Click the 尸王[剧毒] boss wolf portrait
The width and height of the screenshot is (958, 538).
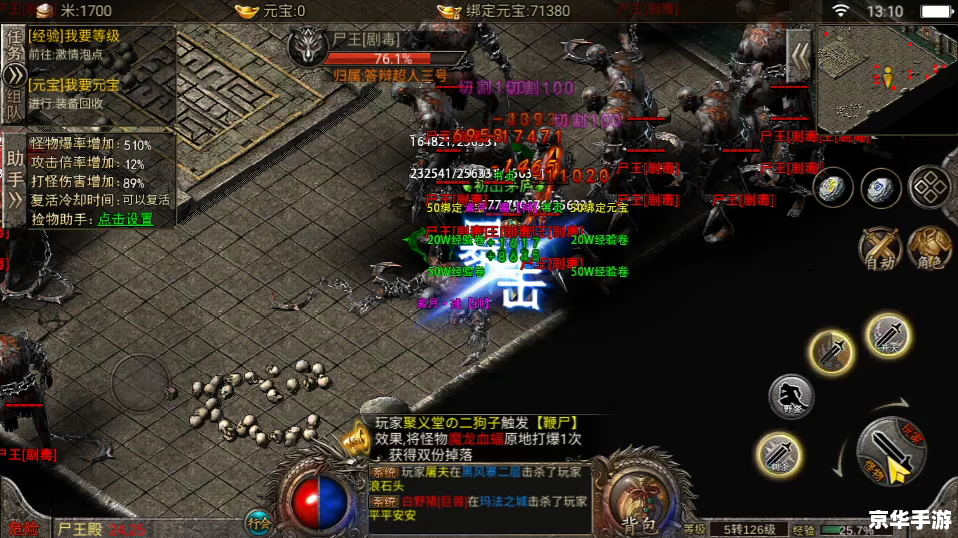(x=307, y=46)
